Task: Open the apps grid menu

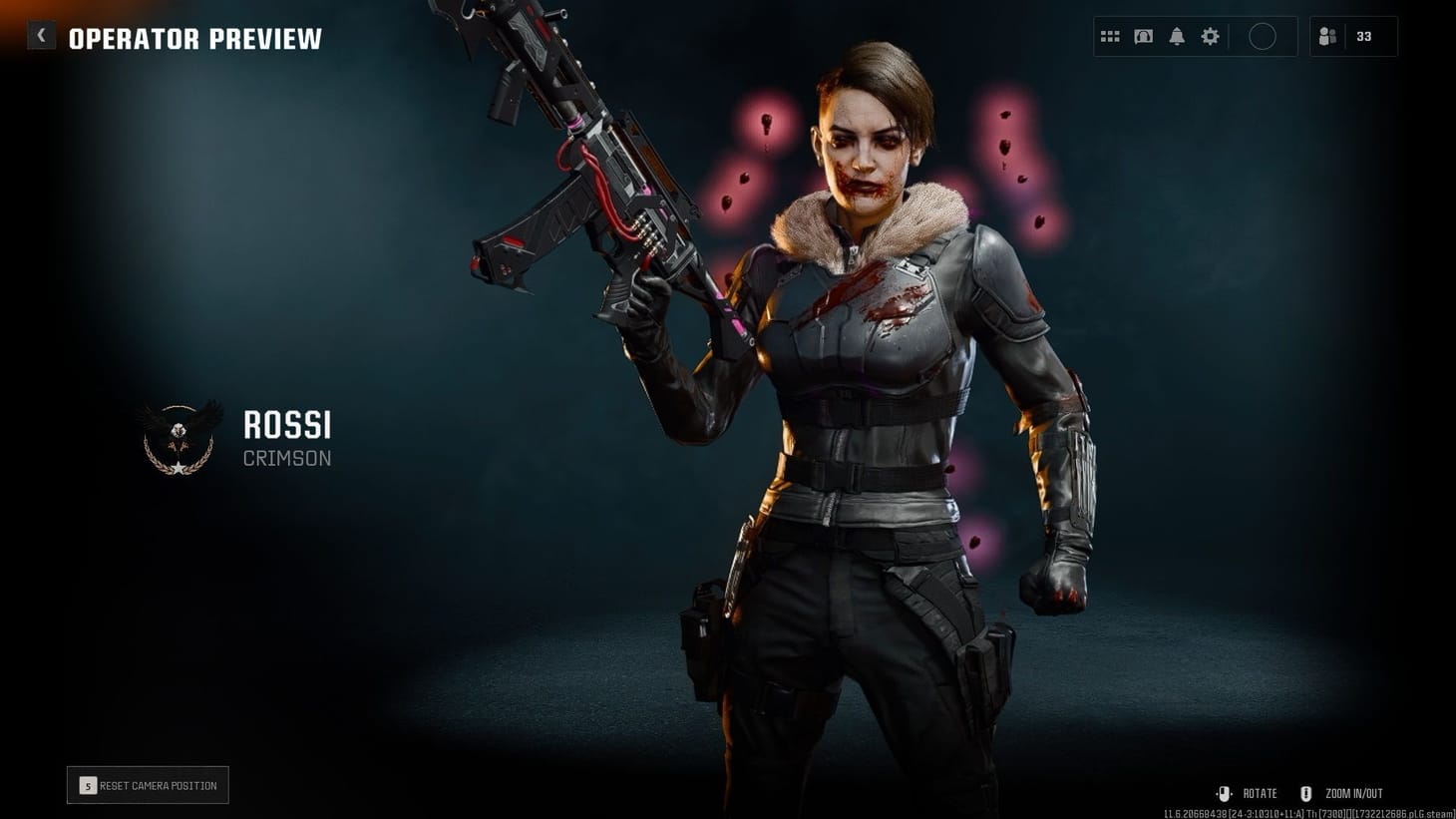Action: pyautogui.click(x=1109, y=36)
